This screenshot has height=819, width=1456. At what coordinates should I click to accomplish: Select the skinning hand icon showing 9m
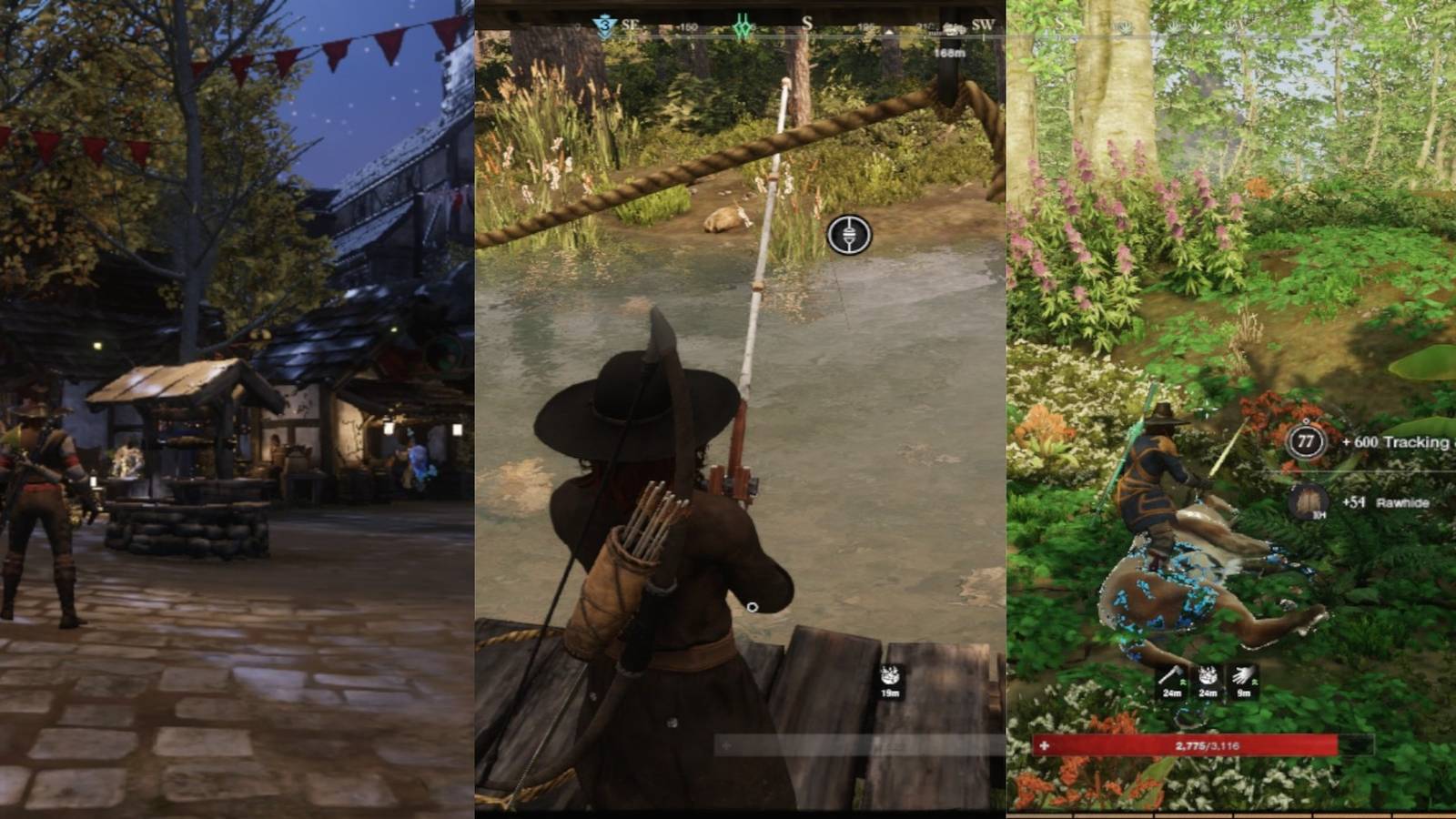1243,675
